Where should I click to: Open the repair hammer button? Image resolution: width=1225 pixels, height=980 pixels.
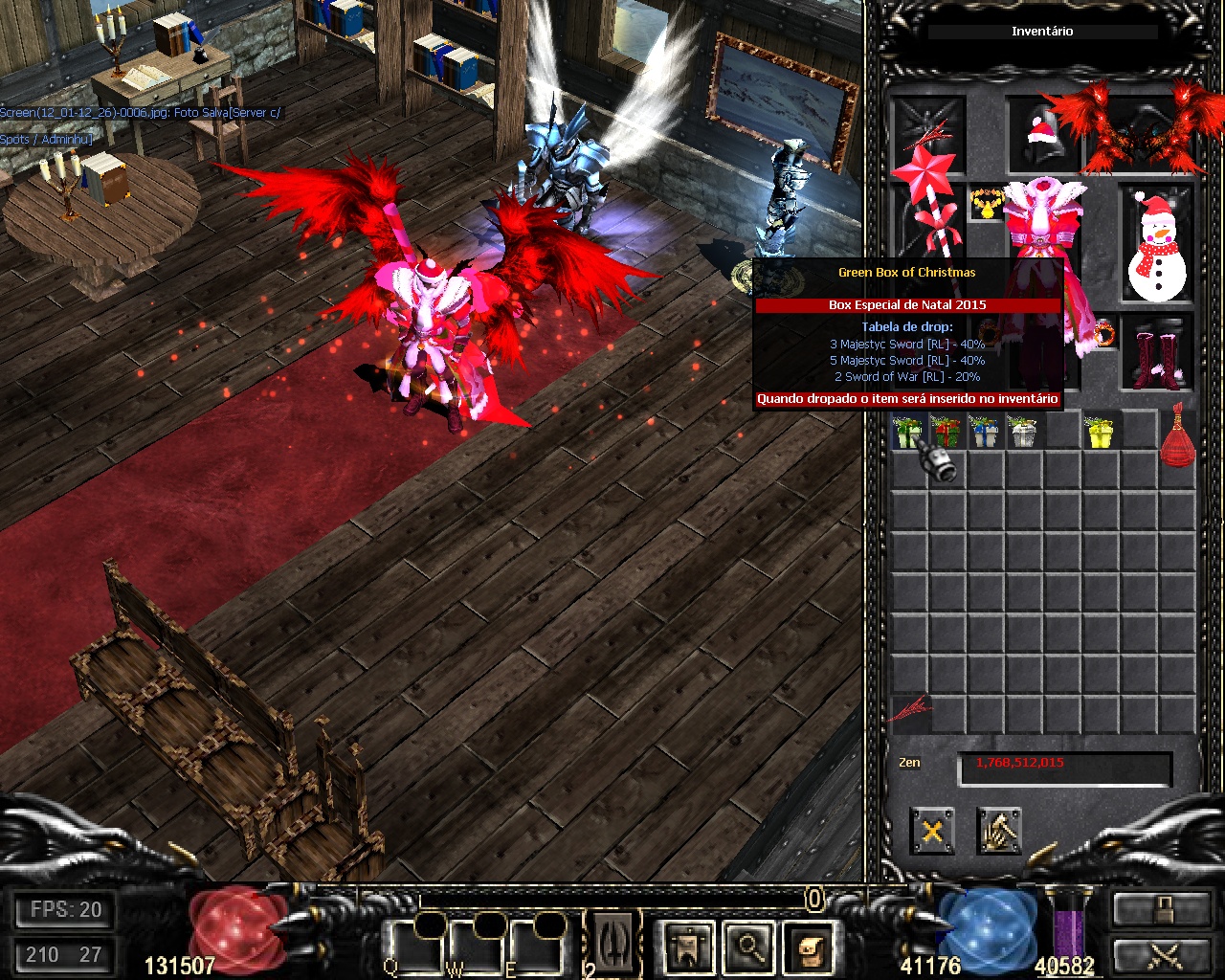pyautogui.click(x=999, y=831)
